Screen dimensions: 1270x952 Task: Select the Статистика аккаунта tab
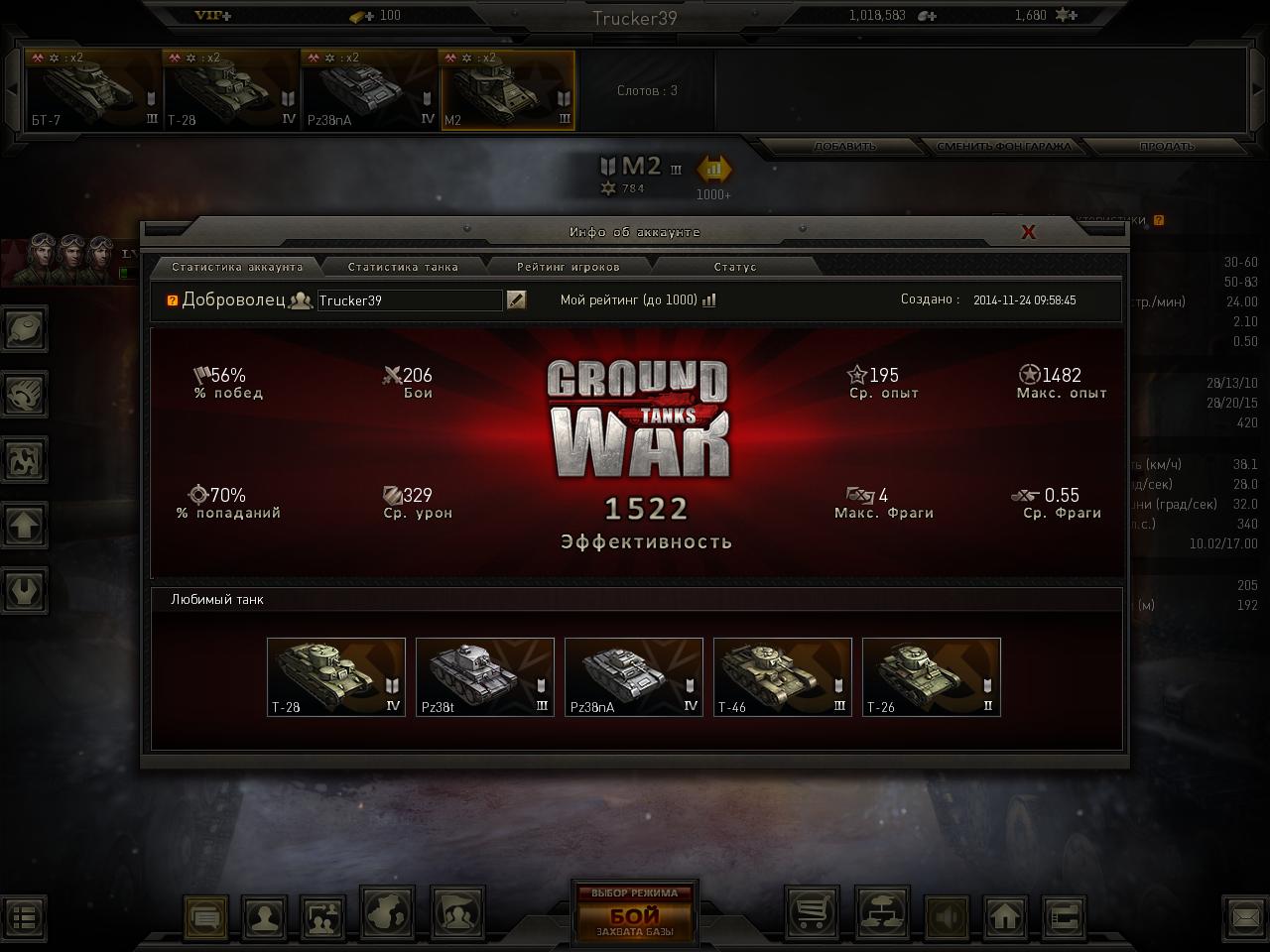[x=237, y=267]
